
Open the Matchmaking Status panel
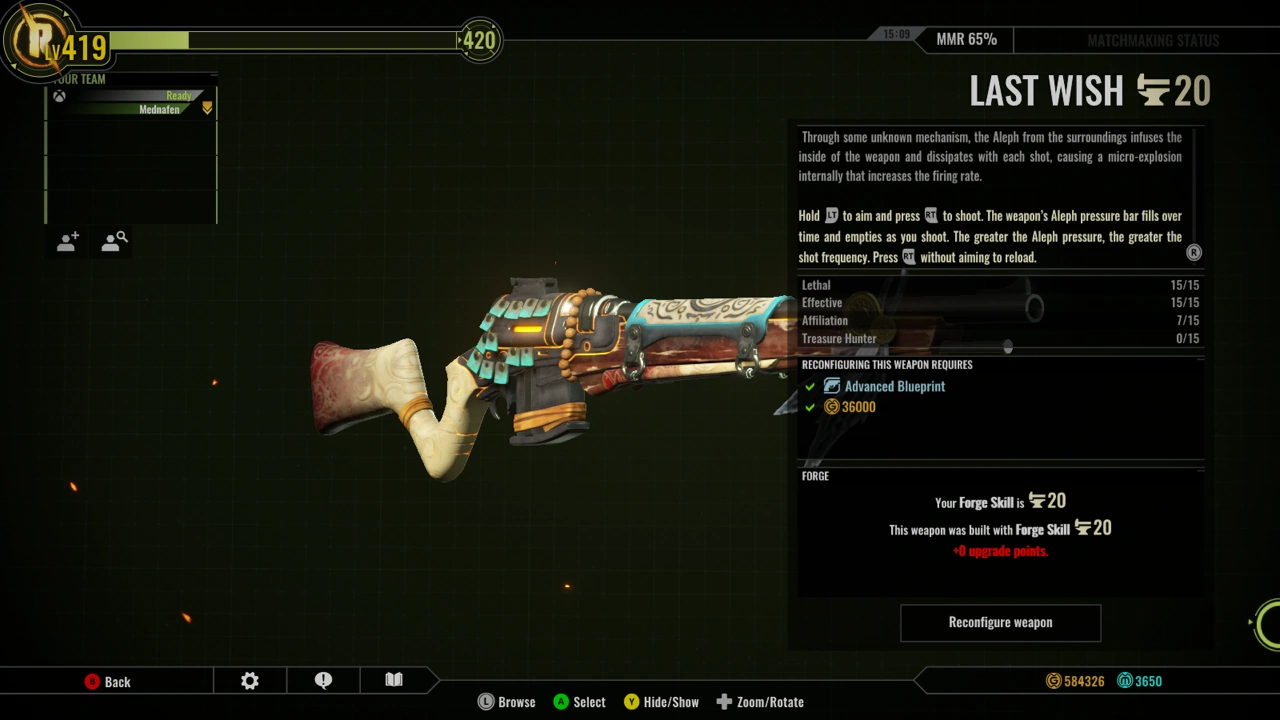click(x=1152, y=41)
